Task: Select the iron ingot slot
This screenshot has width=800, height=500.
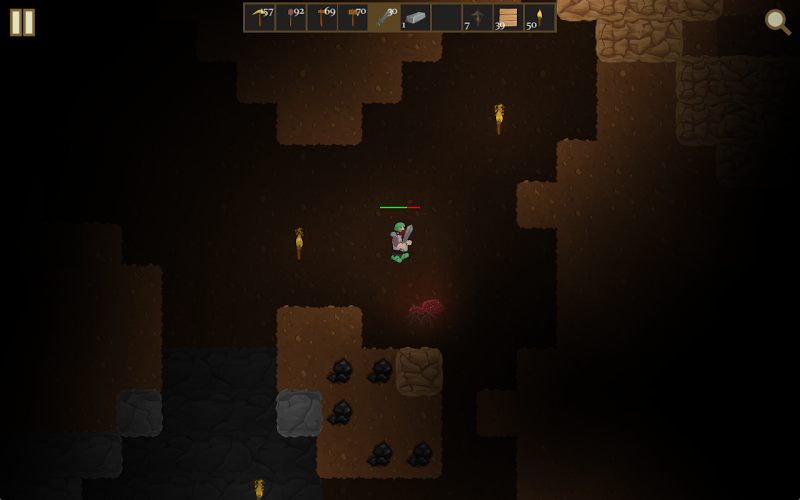Action: 416,17
